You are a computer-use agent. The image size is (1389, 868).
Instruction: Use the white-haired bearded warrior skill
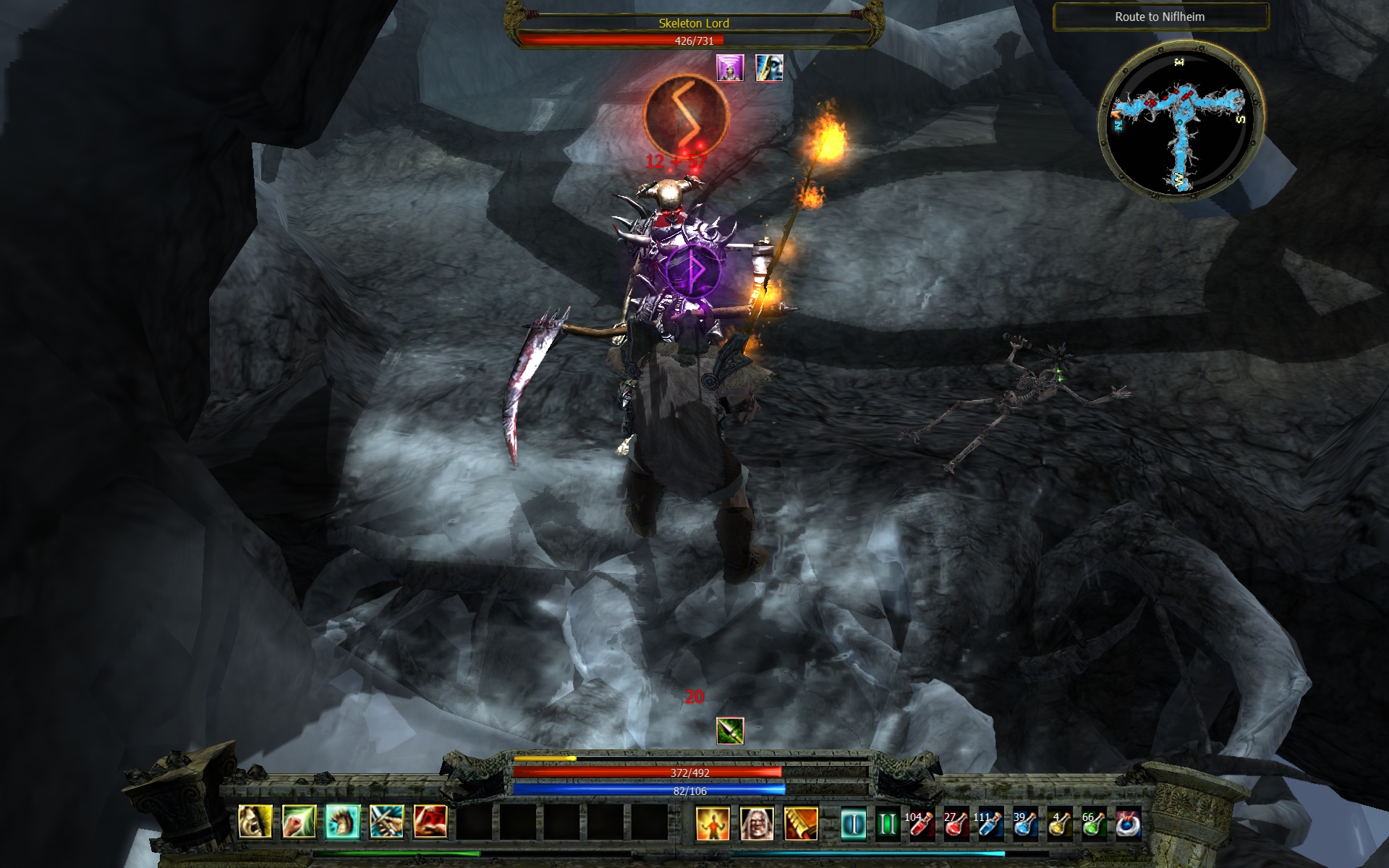tap(757, 824)
